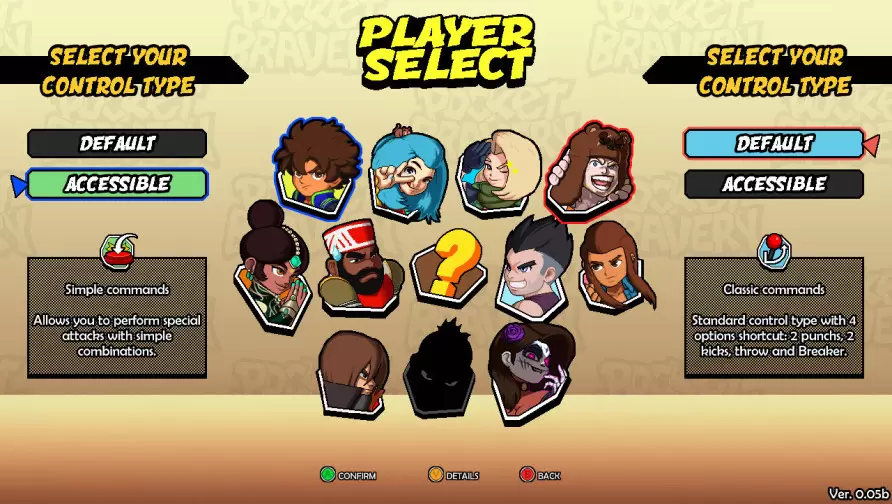This screenshot has width=892, height=504.
Task: Pick the curly brown-haired fighter with blue headband
Action: 318,167
